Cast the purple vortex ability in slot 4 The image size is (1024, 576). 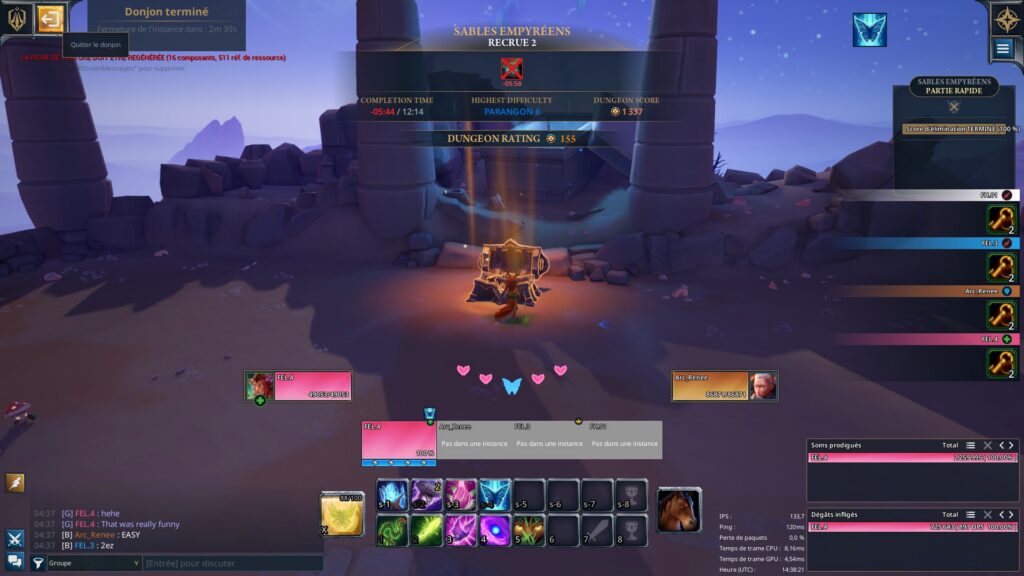[x=495, y=529]
